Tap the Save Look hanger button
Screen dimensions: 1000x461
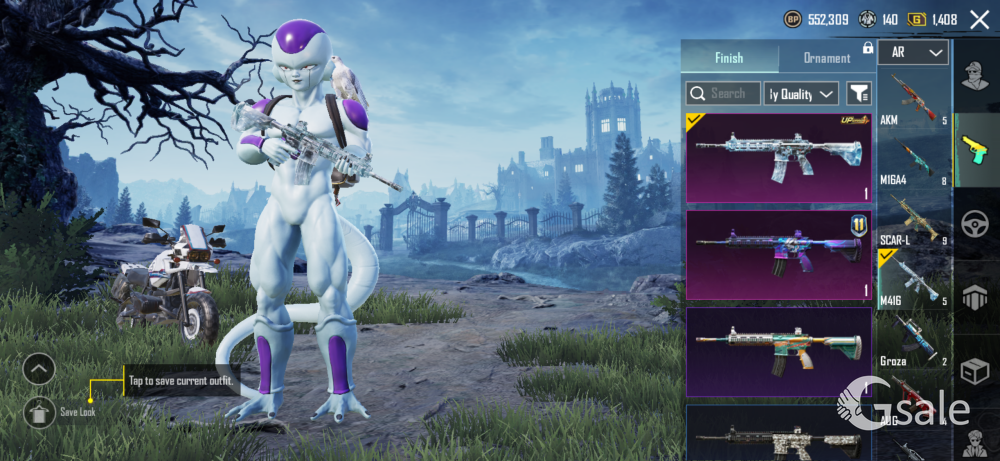(x=38, y=410)
